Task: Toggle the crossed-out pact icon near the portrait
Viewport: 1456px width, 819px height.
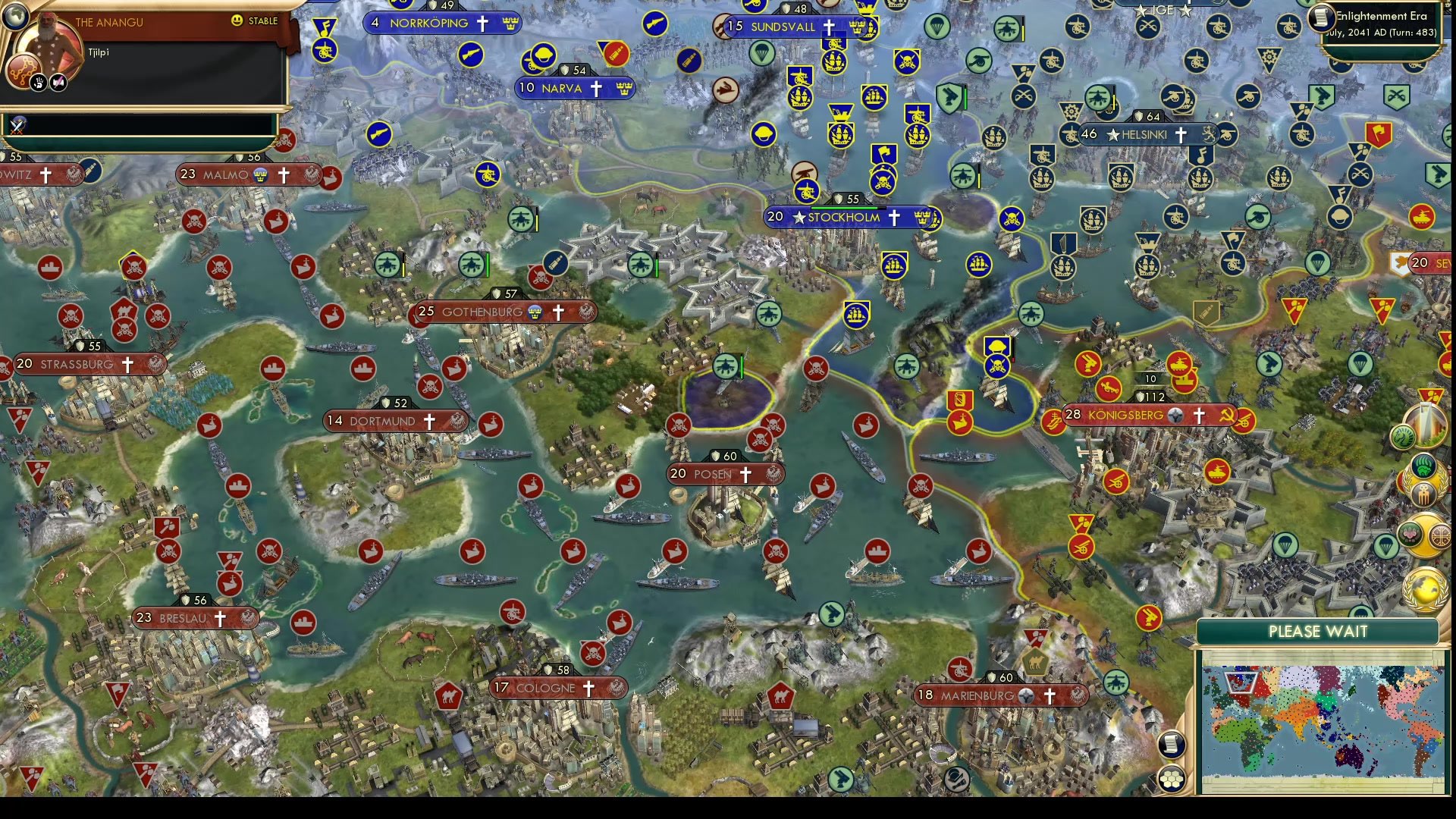Action: tap(58, 82)
